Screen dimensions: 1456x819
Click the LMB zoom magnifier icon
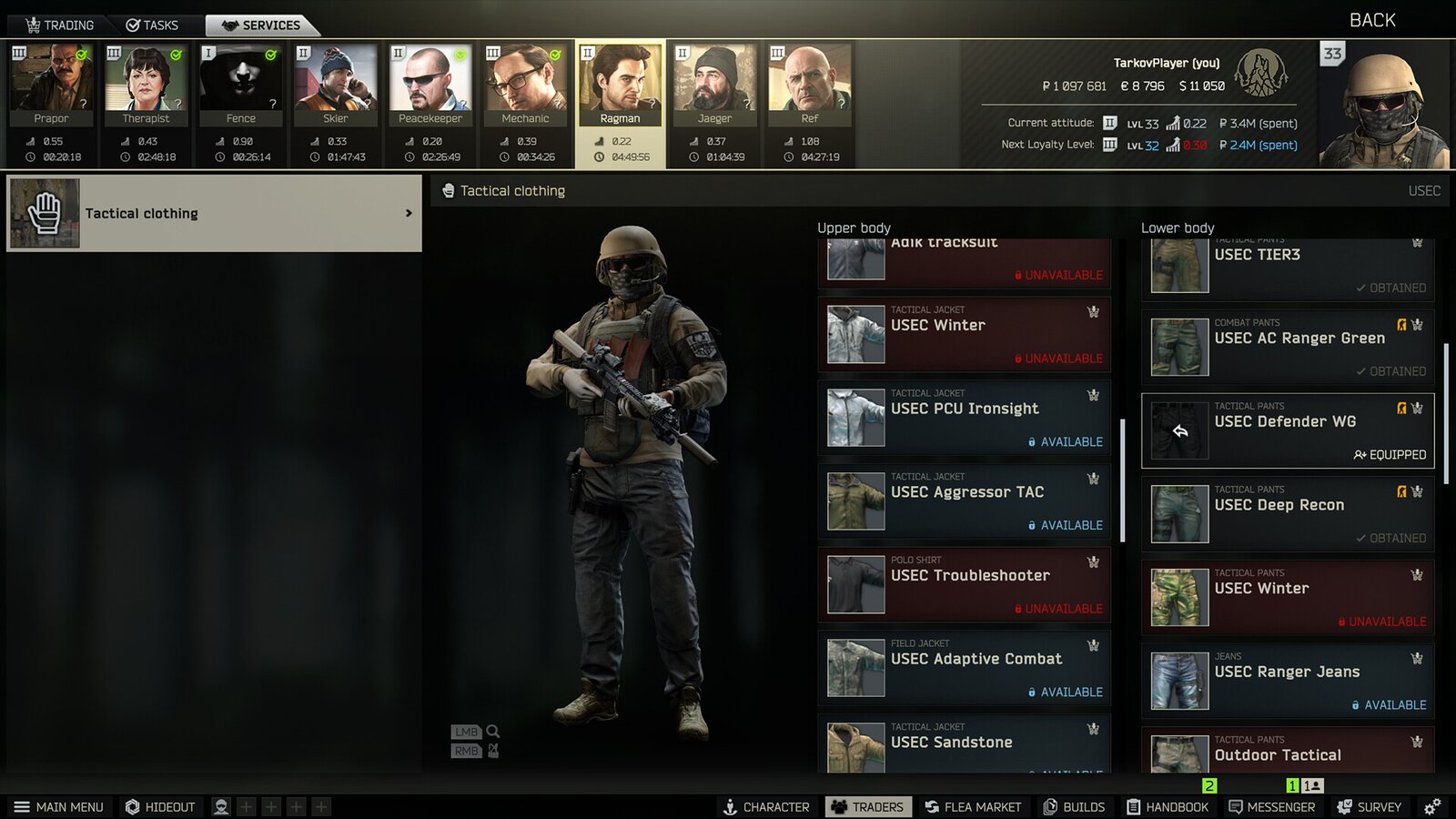[493, 732]
